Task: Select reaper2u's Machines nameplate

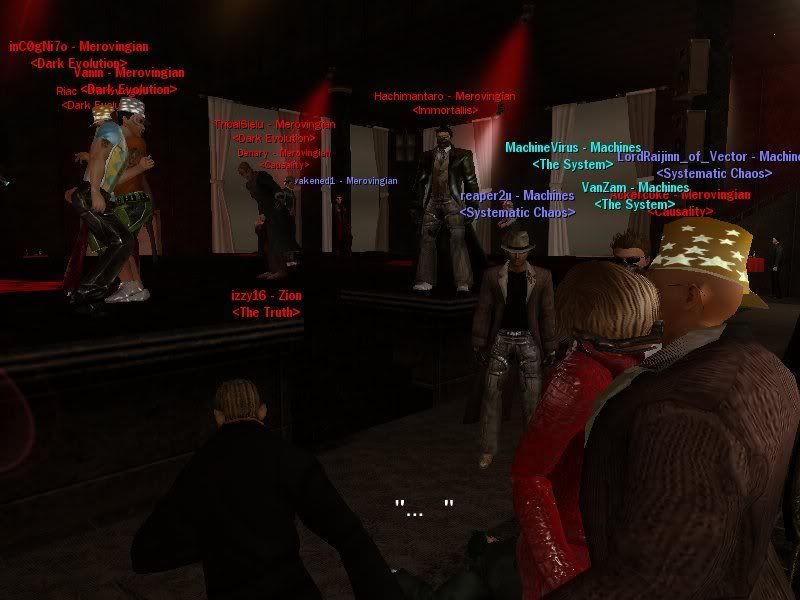Action: [517, 196]
